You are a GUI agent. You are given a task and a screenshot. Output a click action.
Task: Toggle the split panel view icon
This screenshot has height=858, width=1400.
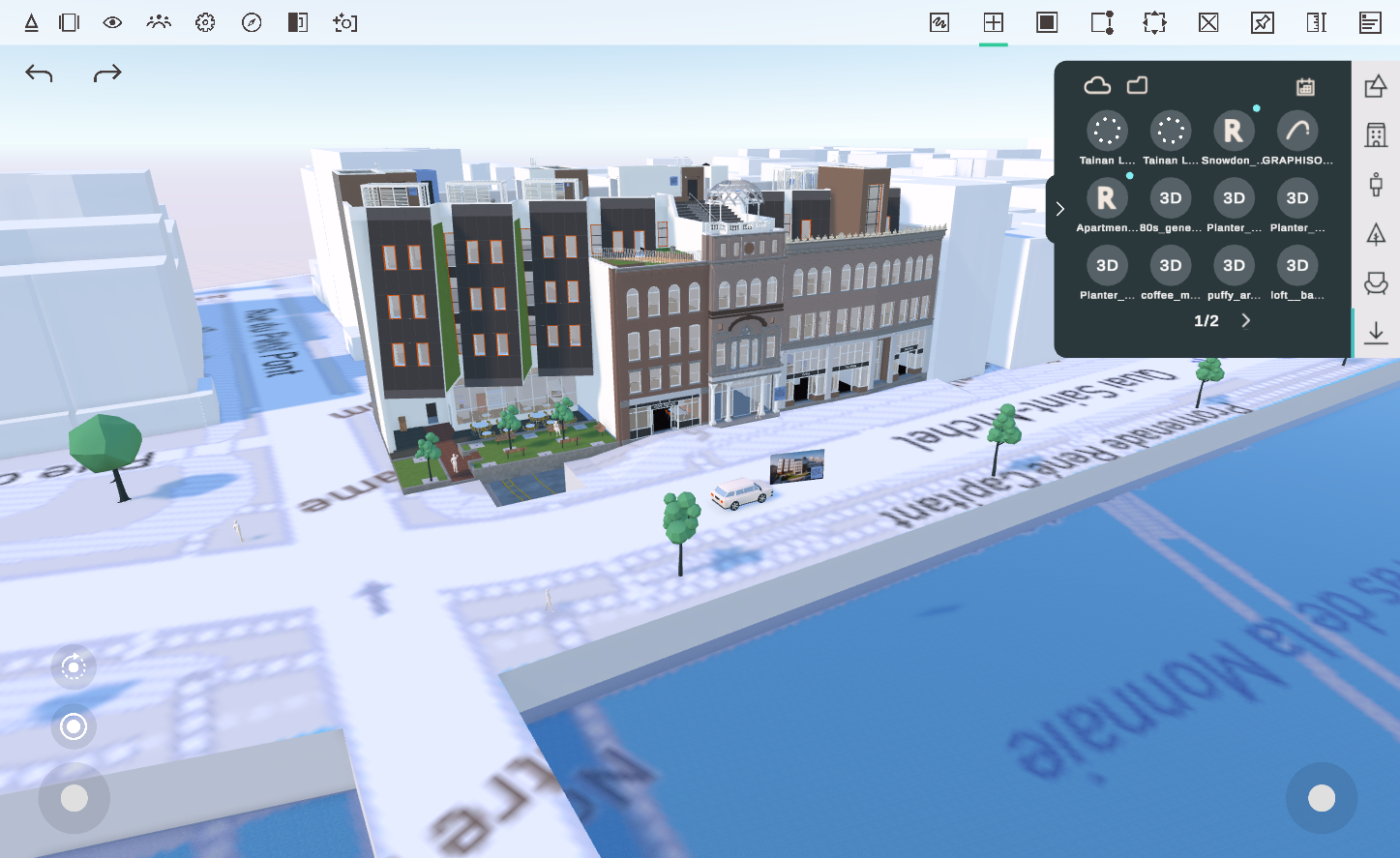tap(69, 21)
